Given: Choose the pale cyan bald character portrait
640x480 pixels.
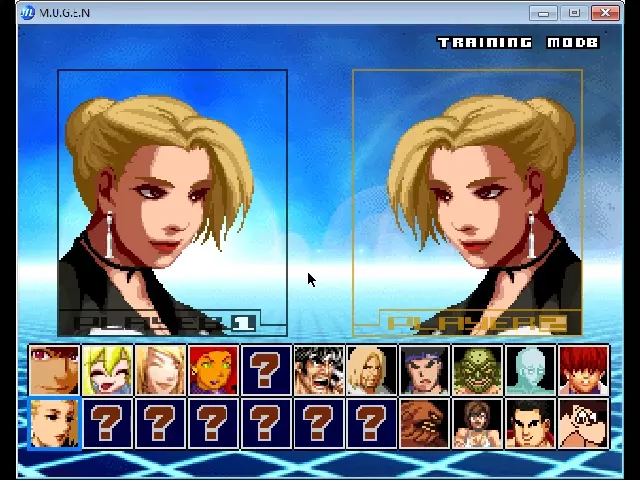Looking at the screenshot, I should coord(530,370).
